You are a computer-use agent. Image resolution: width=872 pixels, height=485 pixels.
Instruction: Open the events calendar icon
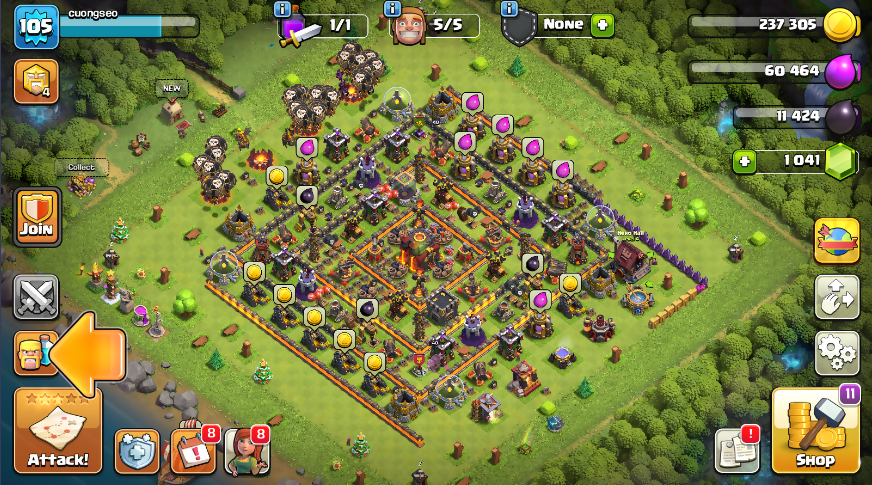coord(192,451)
